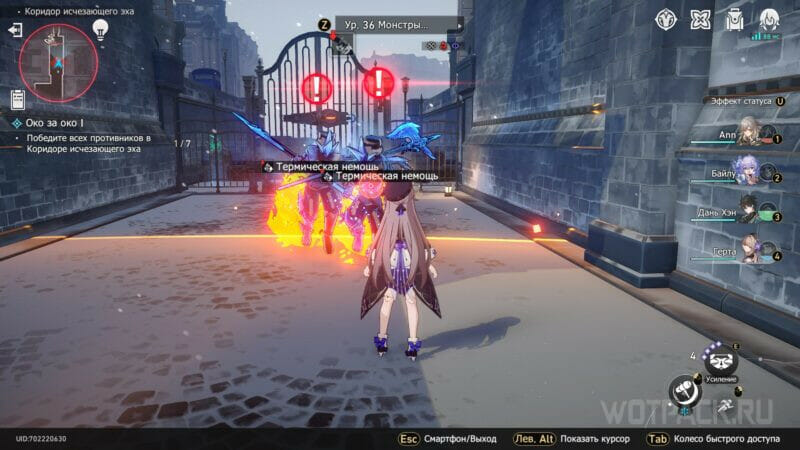The width and height of the screenshot is (800, 450).
Task: Select the Око за око I objective tracker
Action: click(x=60, y=122)
